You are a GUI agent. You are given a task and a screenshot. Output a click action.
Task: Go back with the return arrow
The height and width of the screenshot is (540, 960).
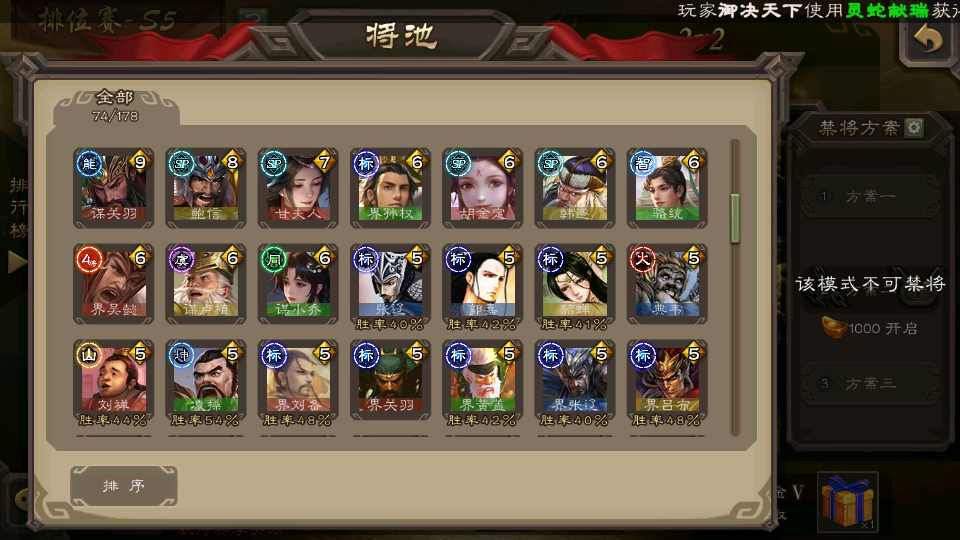click(929, 40)
